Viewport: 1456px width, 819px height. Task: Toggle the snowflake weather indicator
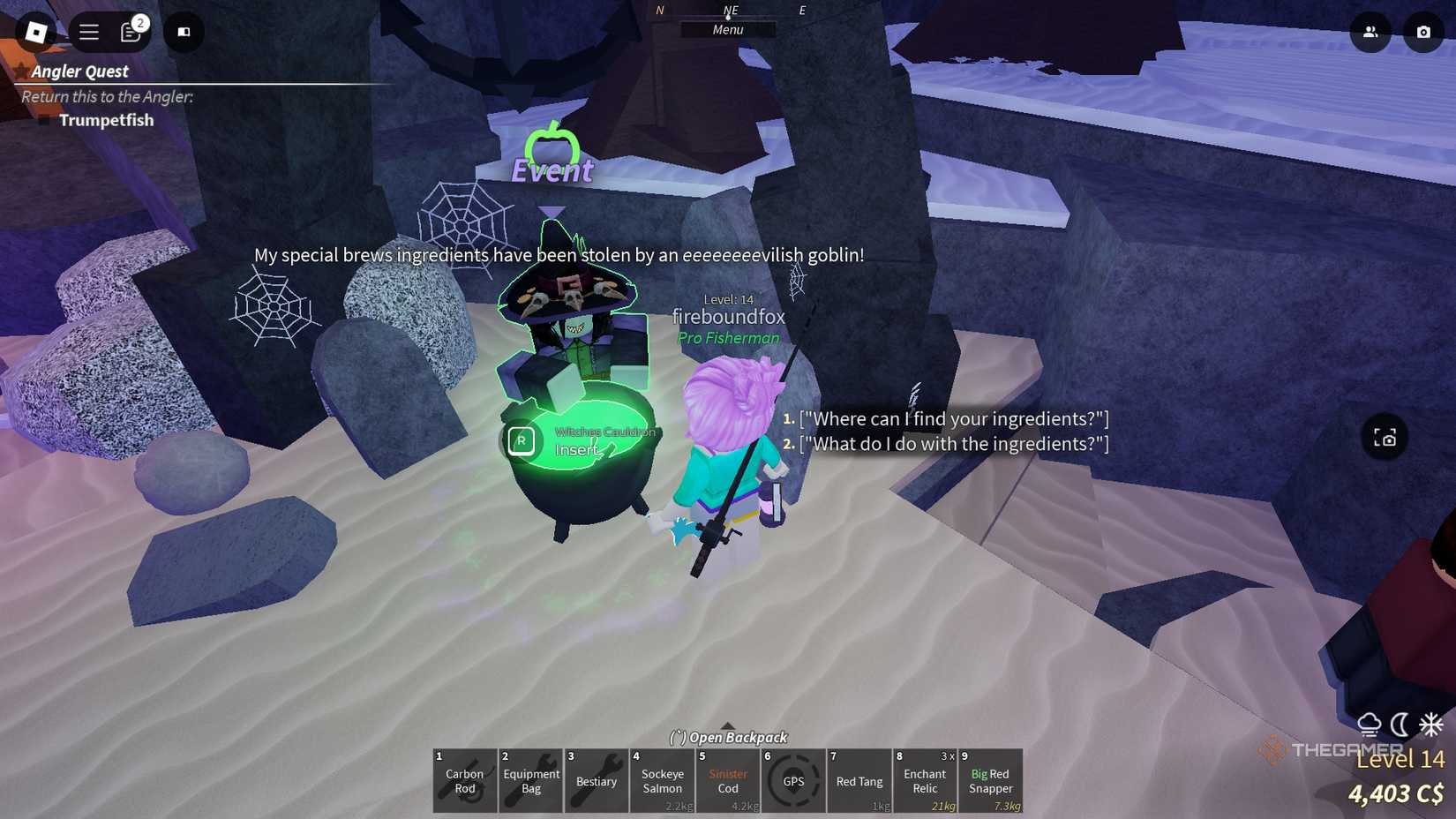click(1430, 724)
